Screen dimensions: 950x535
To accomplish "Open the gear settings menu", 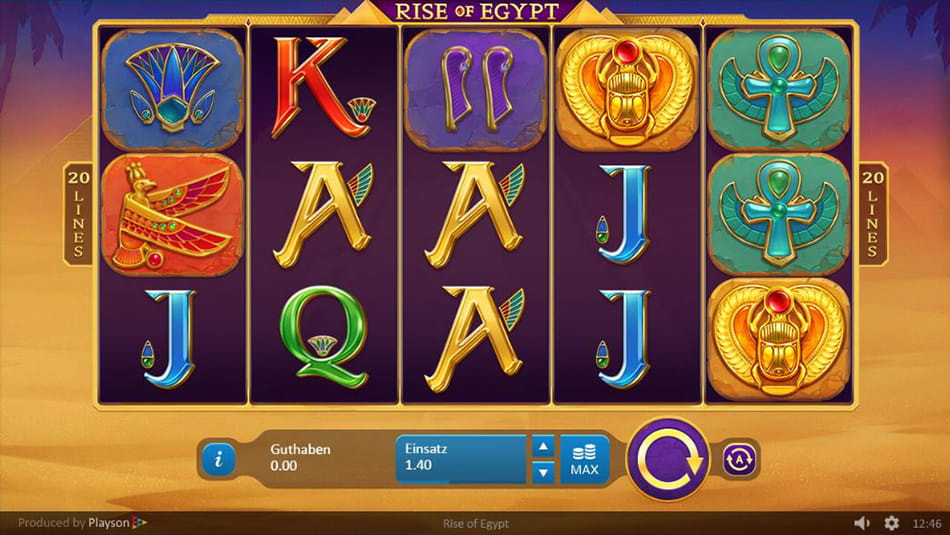I will pos(891,523).
